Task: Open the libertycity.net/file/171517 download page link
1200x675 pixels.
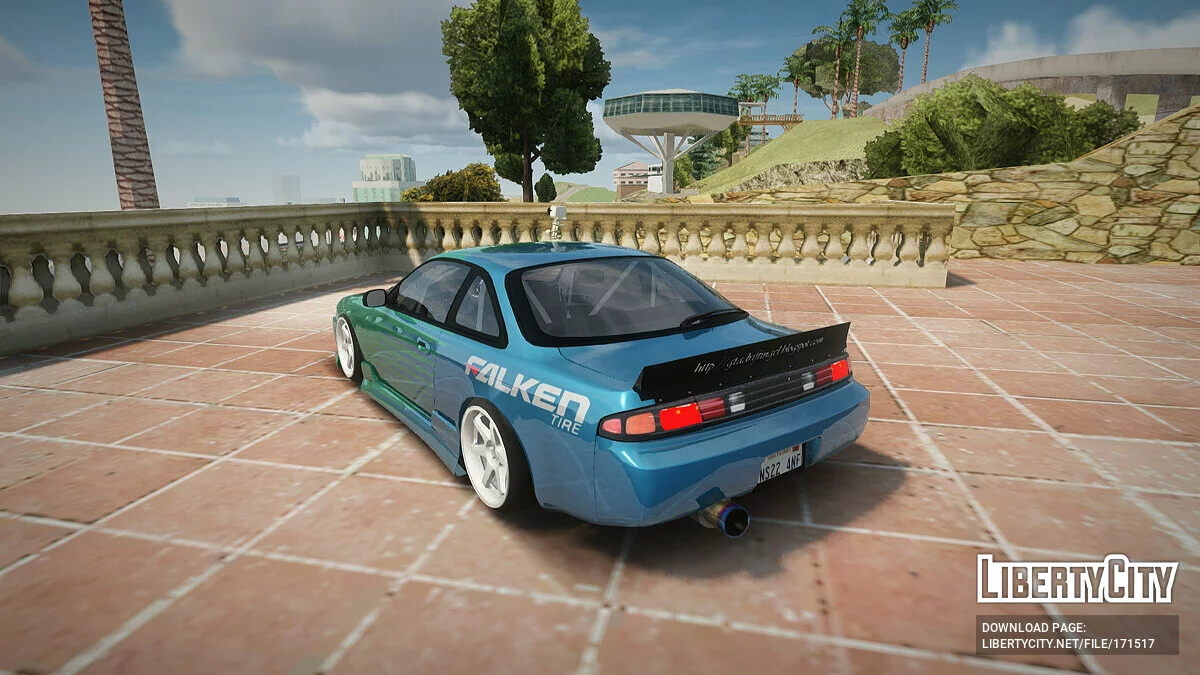Action: pos(1068,644)
